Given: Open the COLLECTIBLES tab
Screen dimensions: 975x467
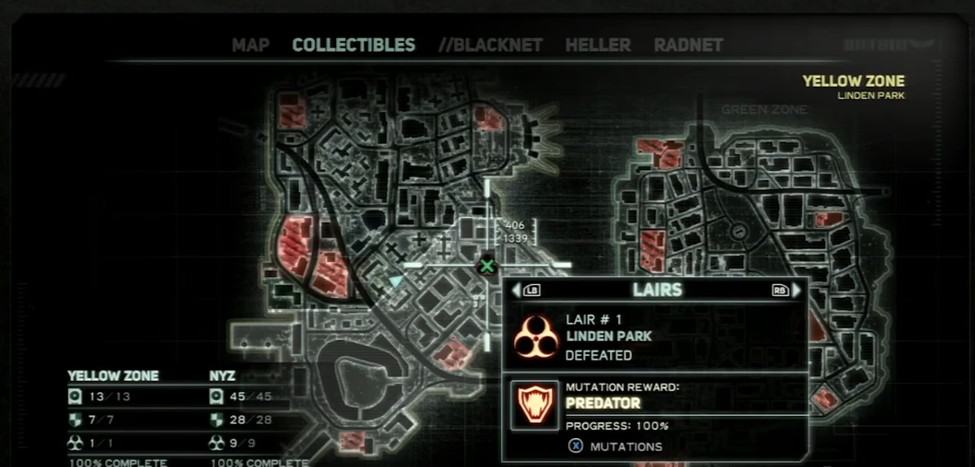Looking at the screenshot, I should [353, 45].
